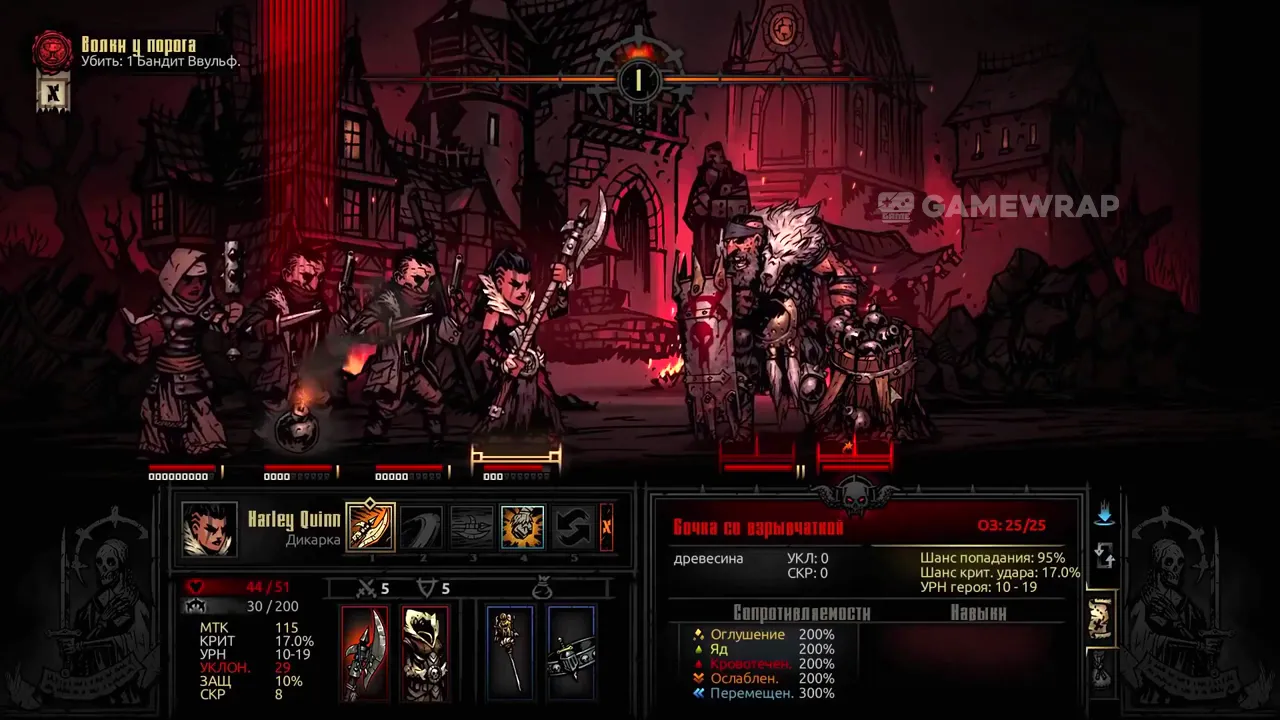Select the first axe strike combat skill
Image resolution: width=1280 pixels, height=720 pixels.
[x=371, y=527]
